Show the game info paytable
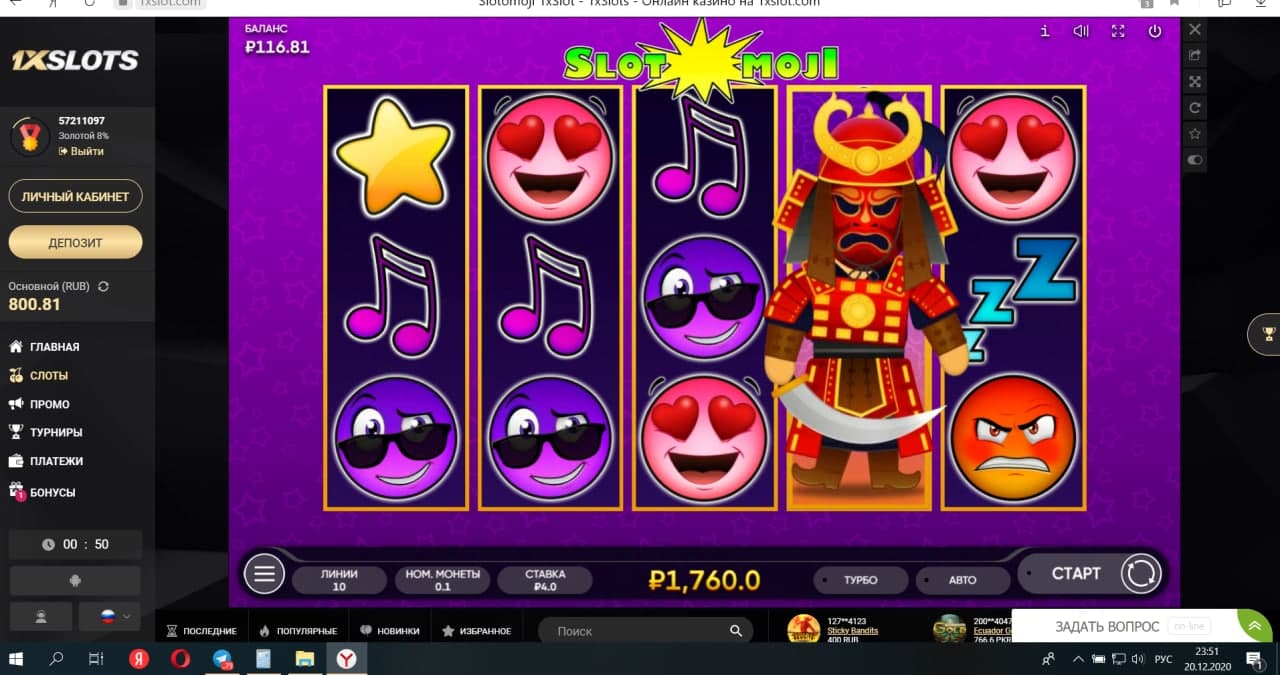Image resolution: width=1280 pixels, height=675 pixels. pos(1045,31)
